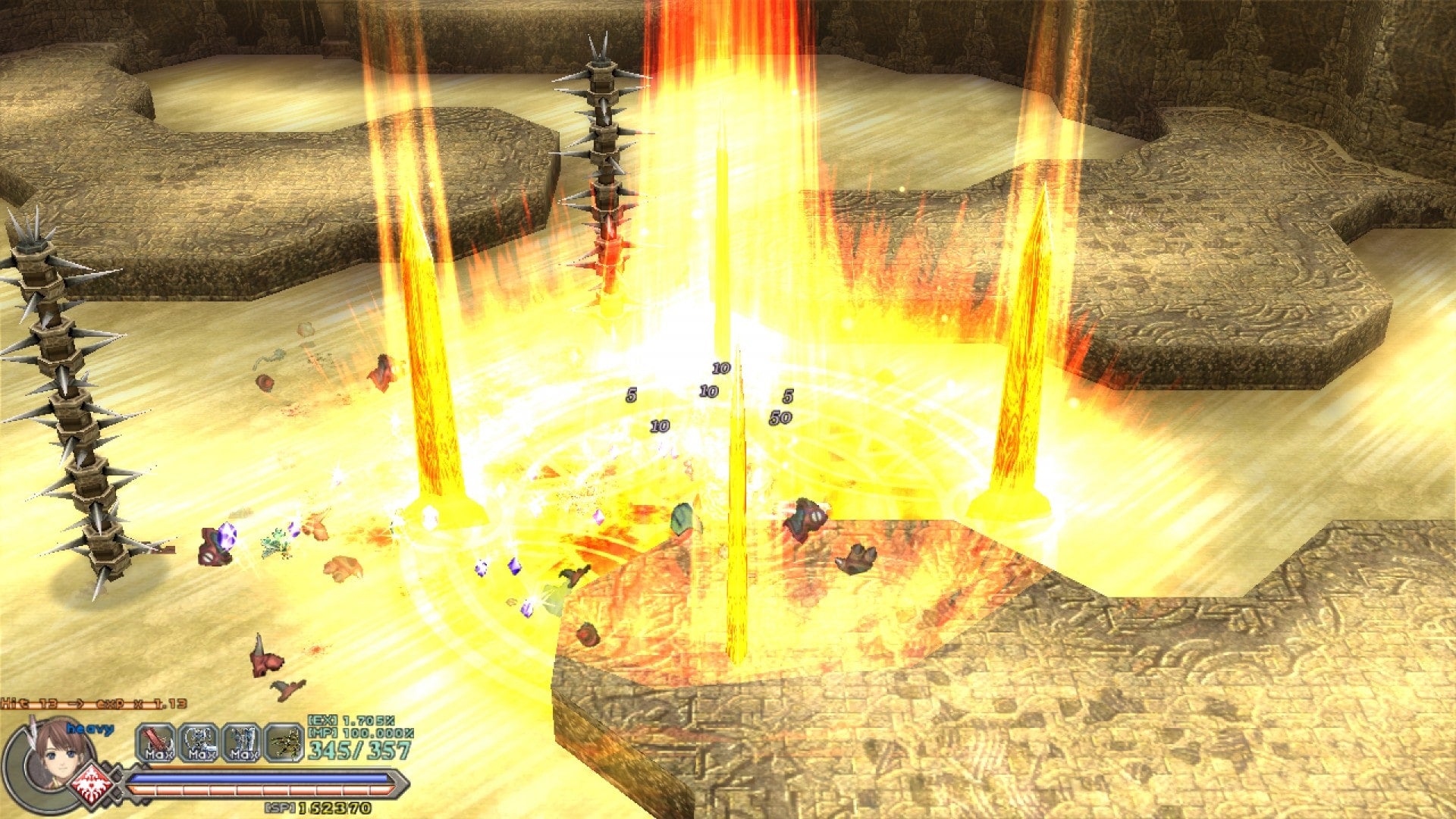Click the [MP] gauge label icon

[322, 733]
